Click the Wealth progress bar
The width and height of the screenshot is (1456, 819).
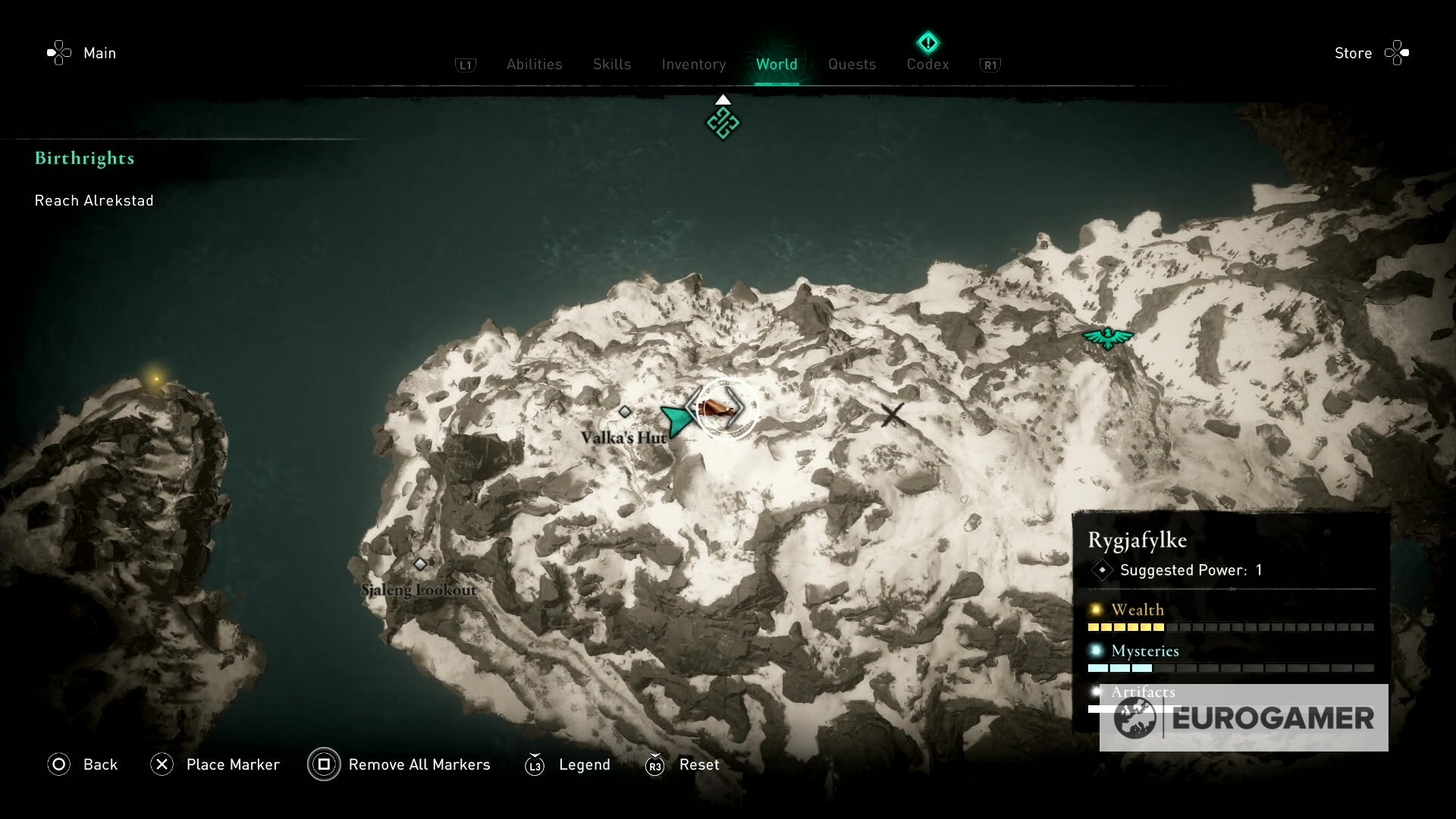pos(1232,627)
